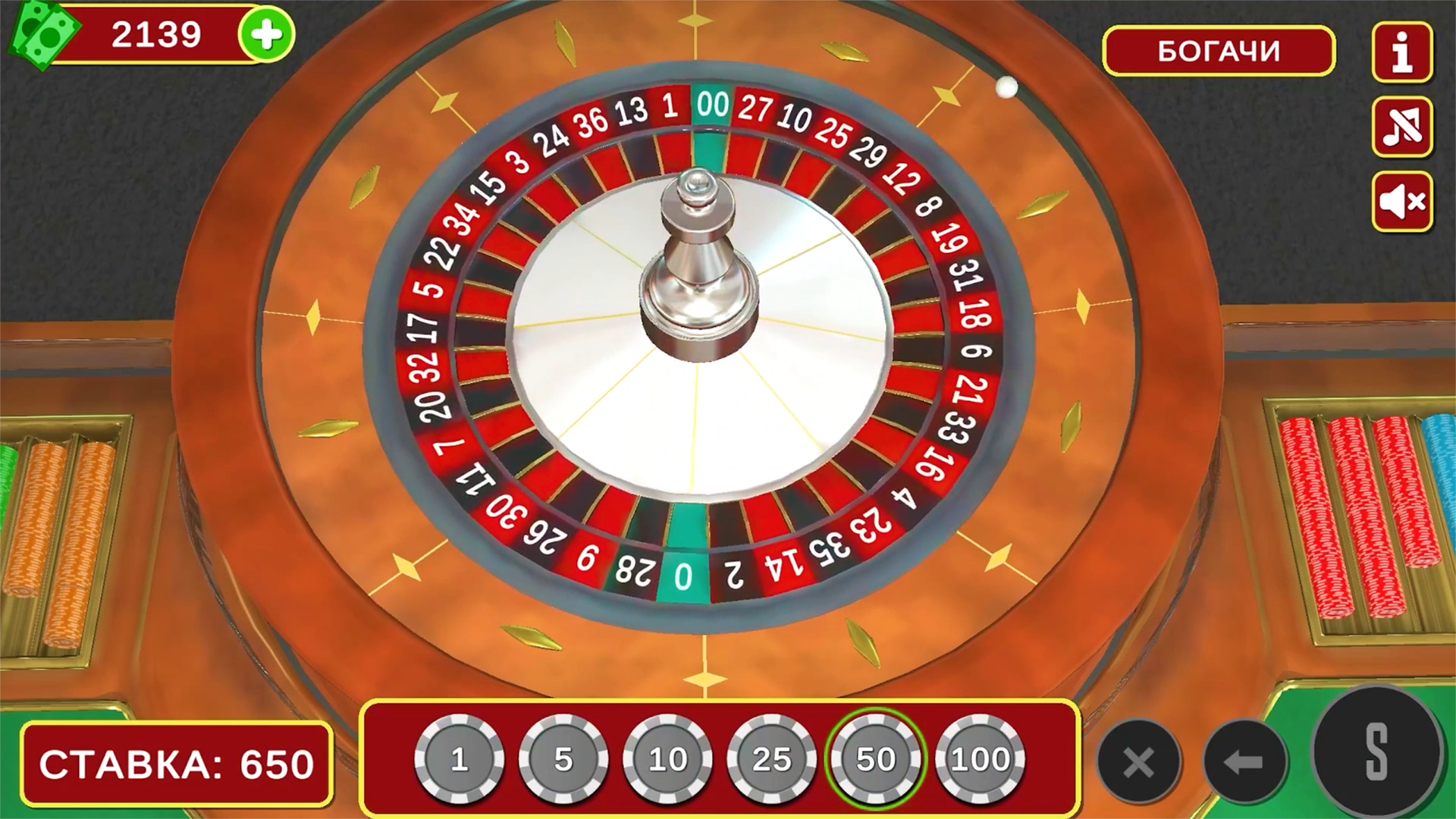Select the 1 value chip
This screenshot has width=1456, height=819.
(459, 758)
